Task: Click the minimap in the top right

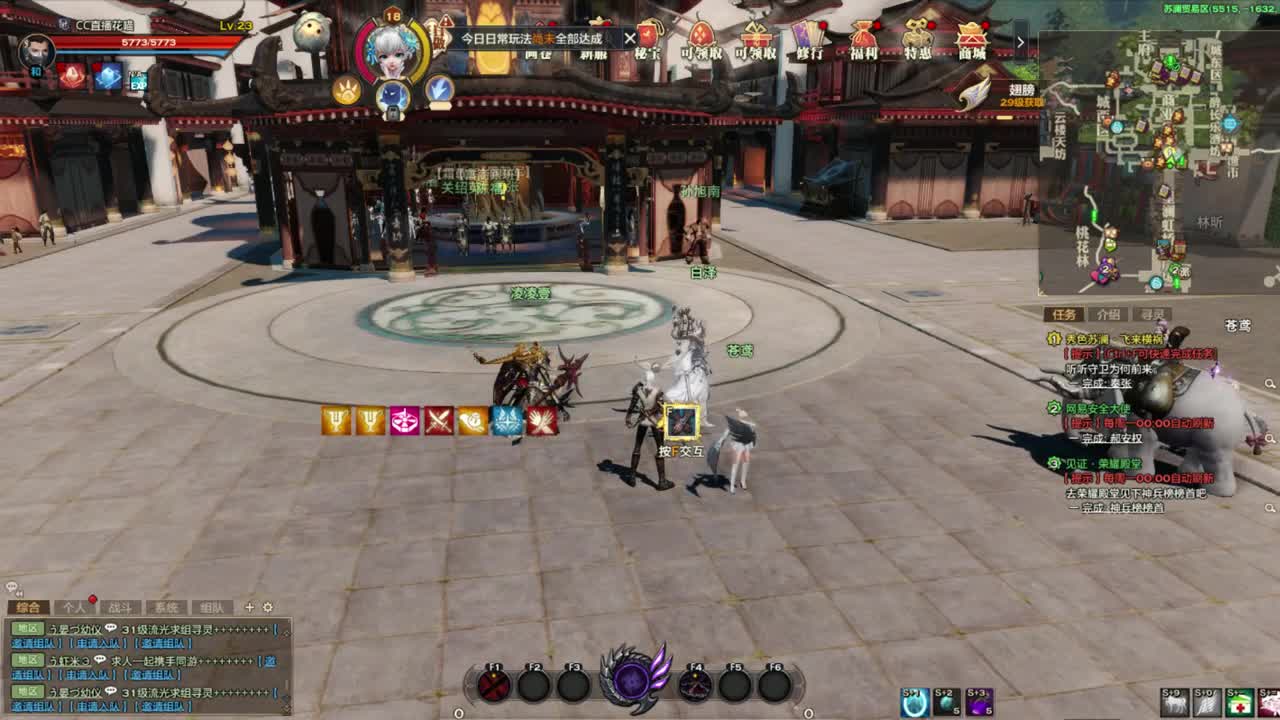Action: tap(1160, 160)
